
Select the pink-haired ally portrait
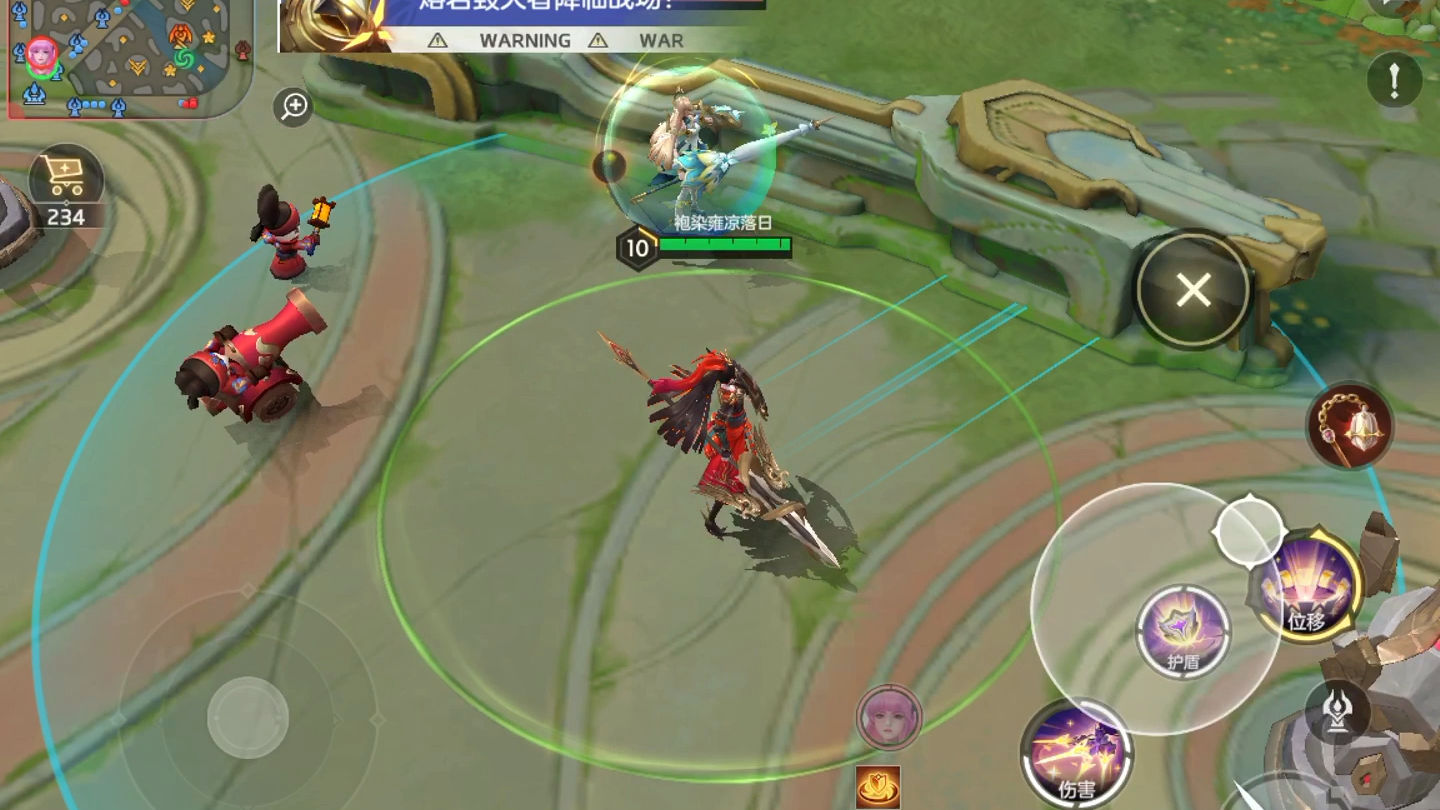(x=889, y=717)
